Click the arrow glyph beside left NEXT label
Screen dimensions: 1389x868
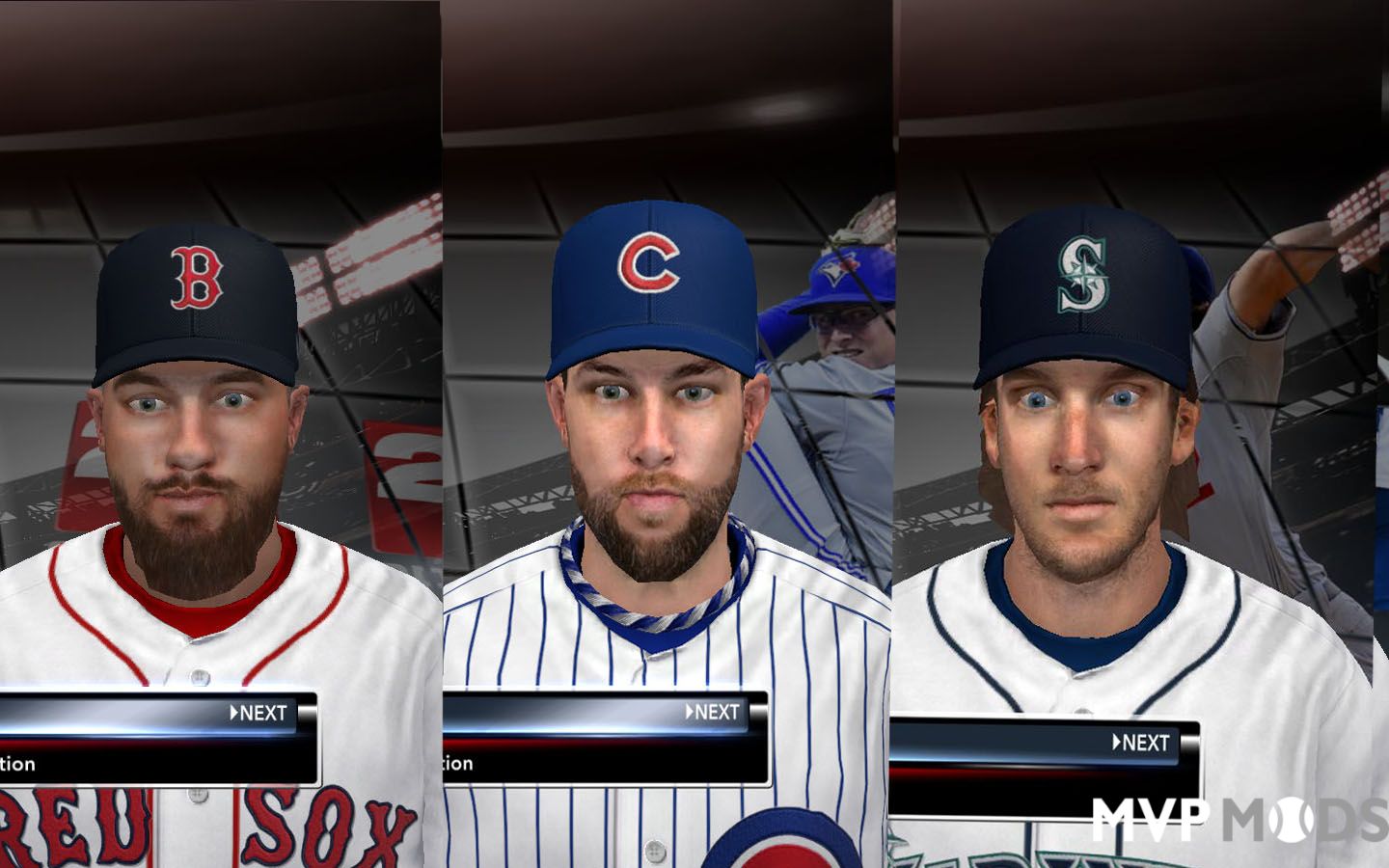click(x=234, y=714)
